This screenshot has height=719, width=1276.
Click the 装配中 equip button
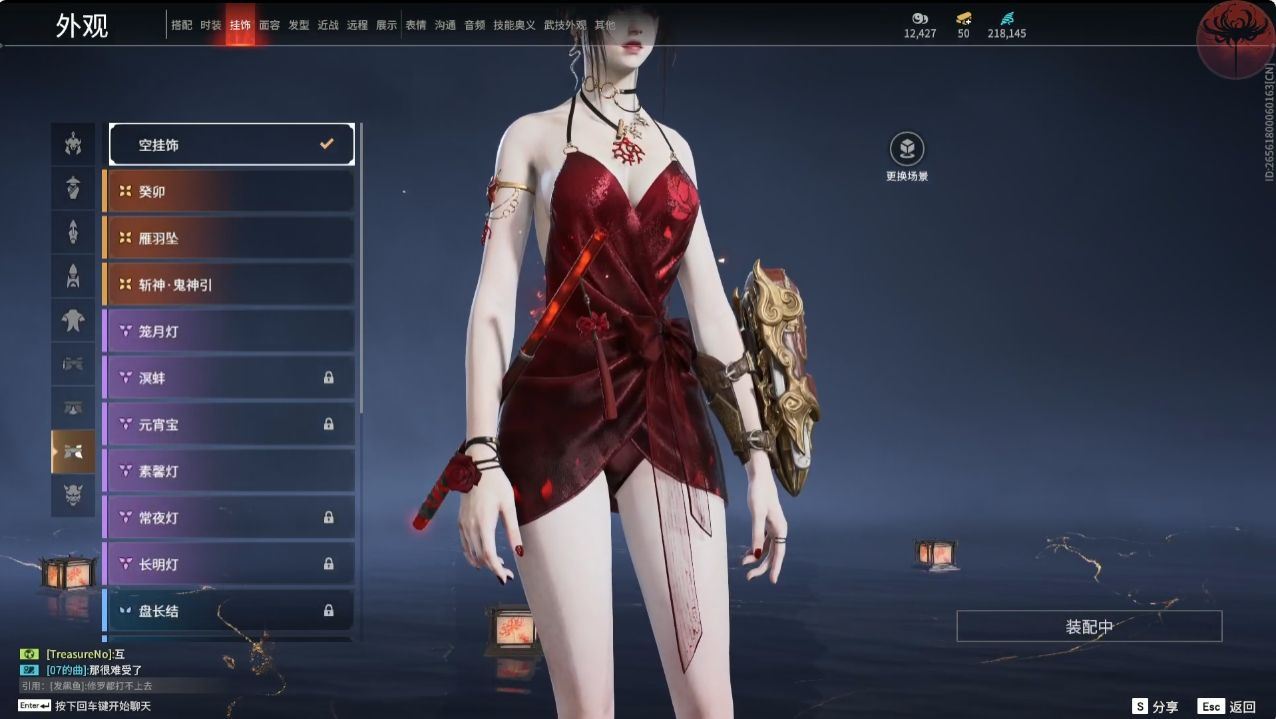point(1089,627)
